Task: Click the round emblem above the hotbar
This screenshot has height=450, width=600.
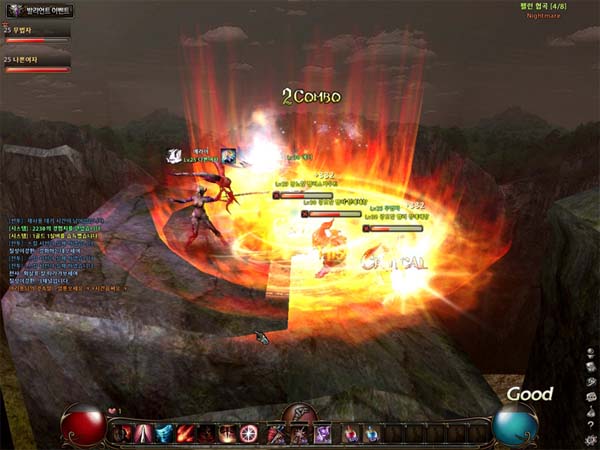Action: tap(298, 412)
